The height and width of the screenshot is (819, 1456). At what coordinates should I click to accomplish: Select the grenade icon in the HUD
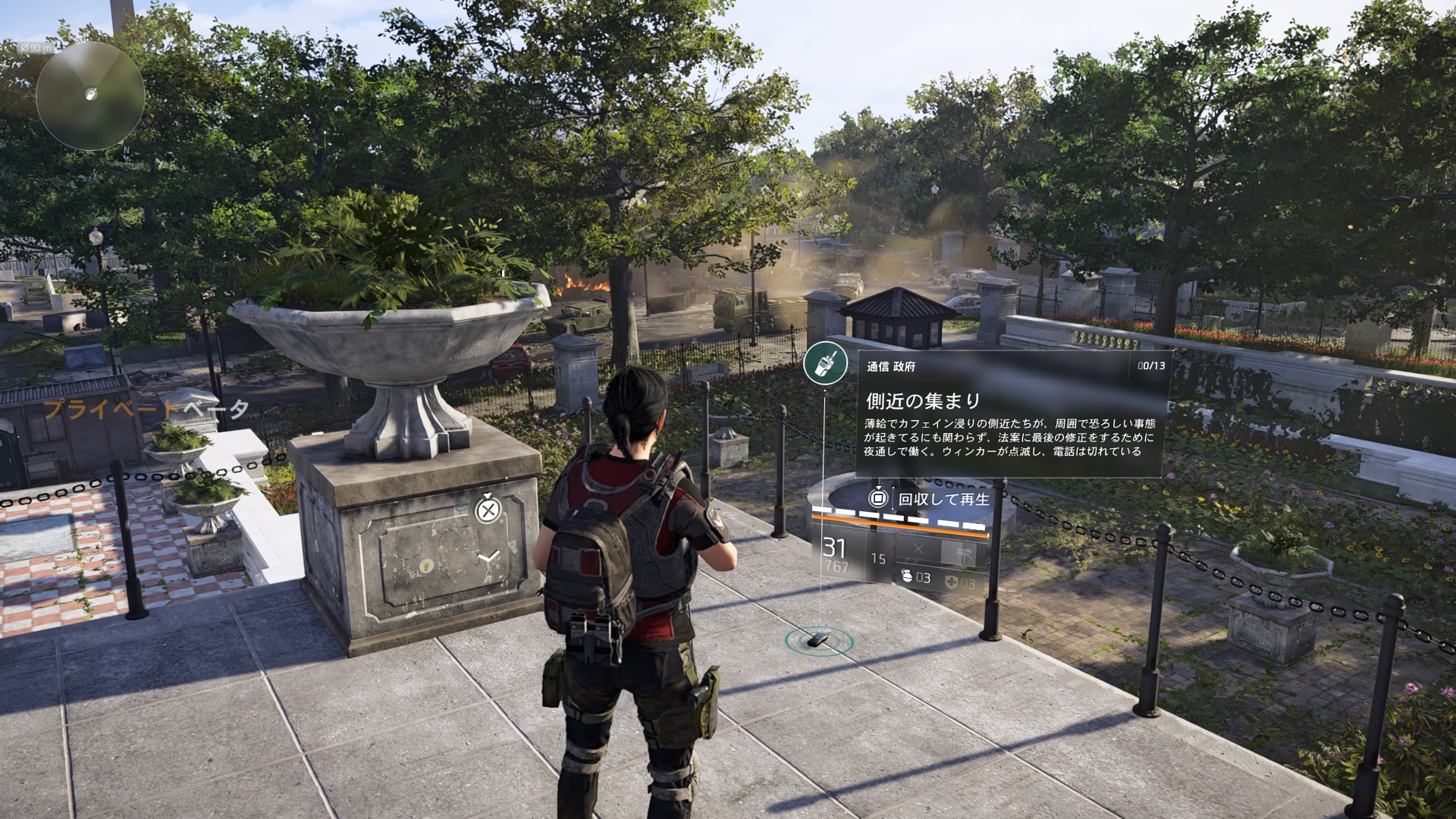(x=907, y=577)
